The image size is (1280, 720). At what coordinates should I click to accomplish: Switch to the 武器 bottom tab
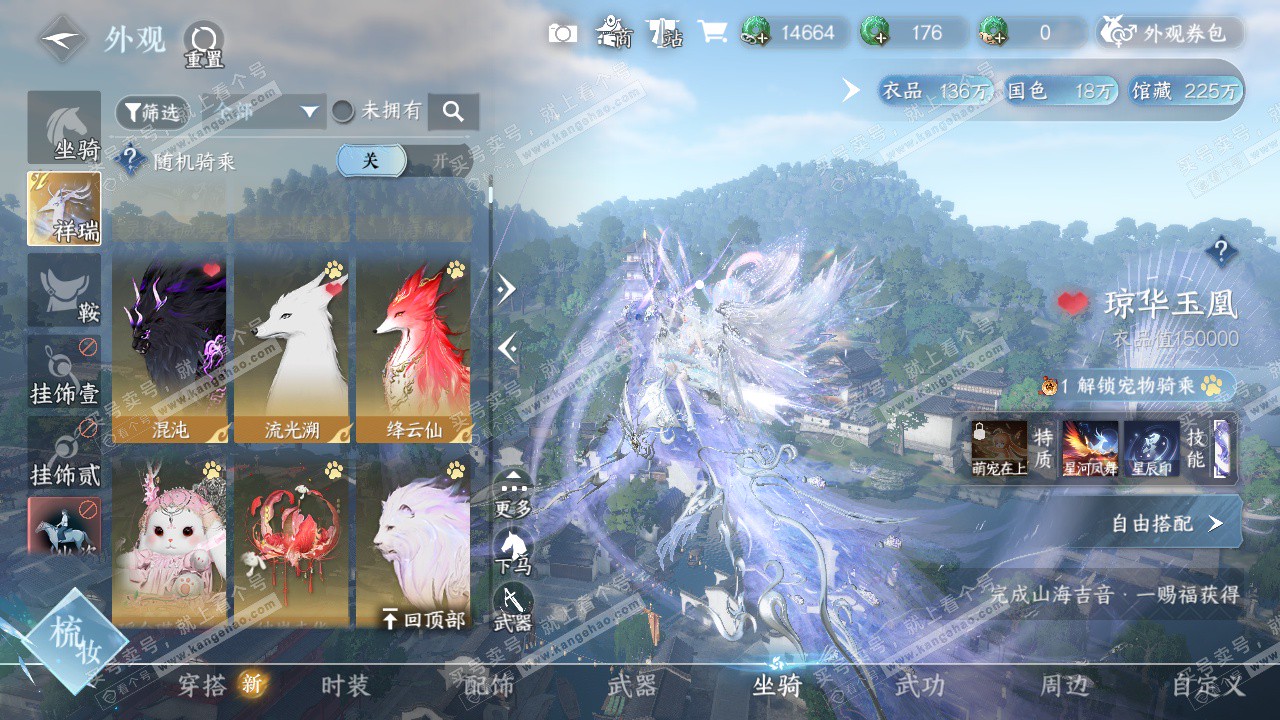click(632, 686)
